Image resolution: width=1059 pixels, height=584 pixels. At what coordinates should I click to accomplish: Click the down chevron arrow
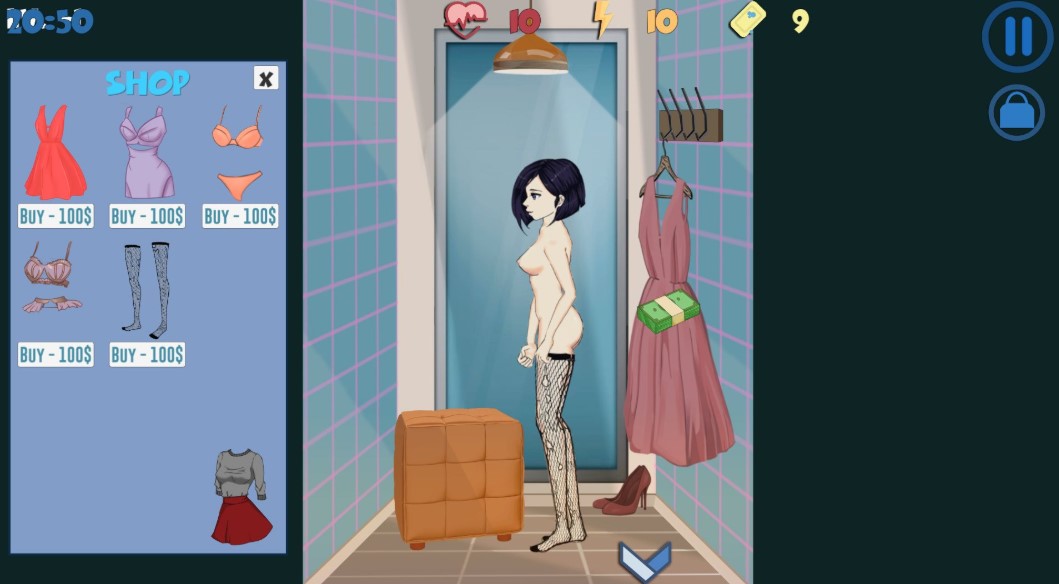644,561
